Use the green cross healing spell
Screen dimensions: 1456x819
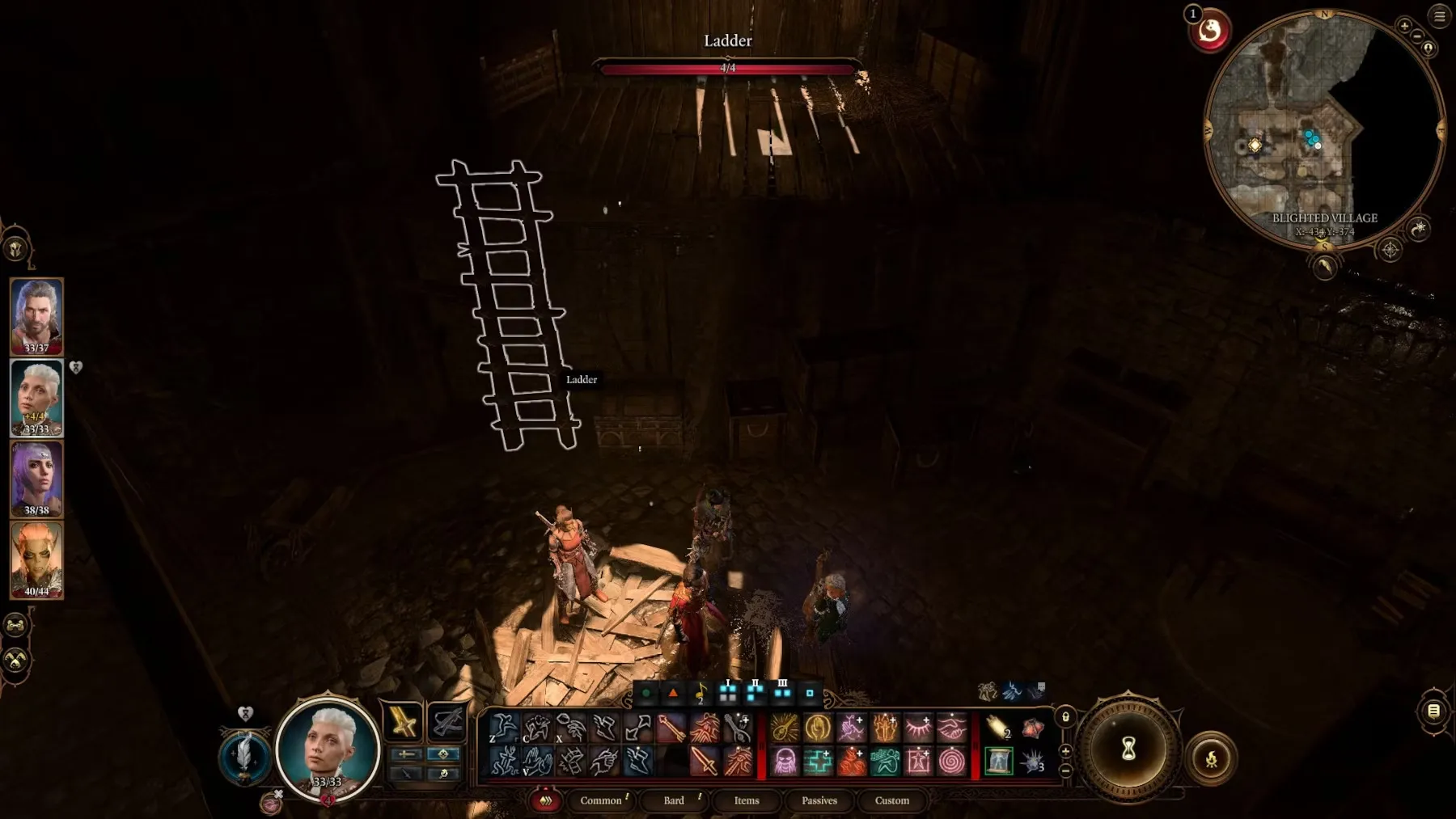tap(818, 761)
